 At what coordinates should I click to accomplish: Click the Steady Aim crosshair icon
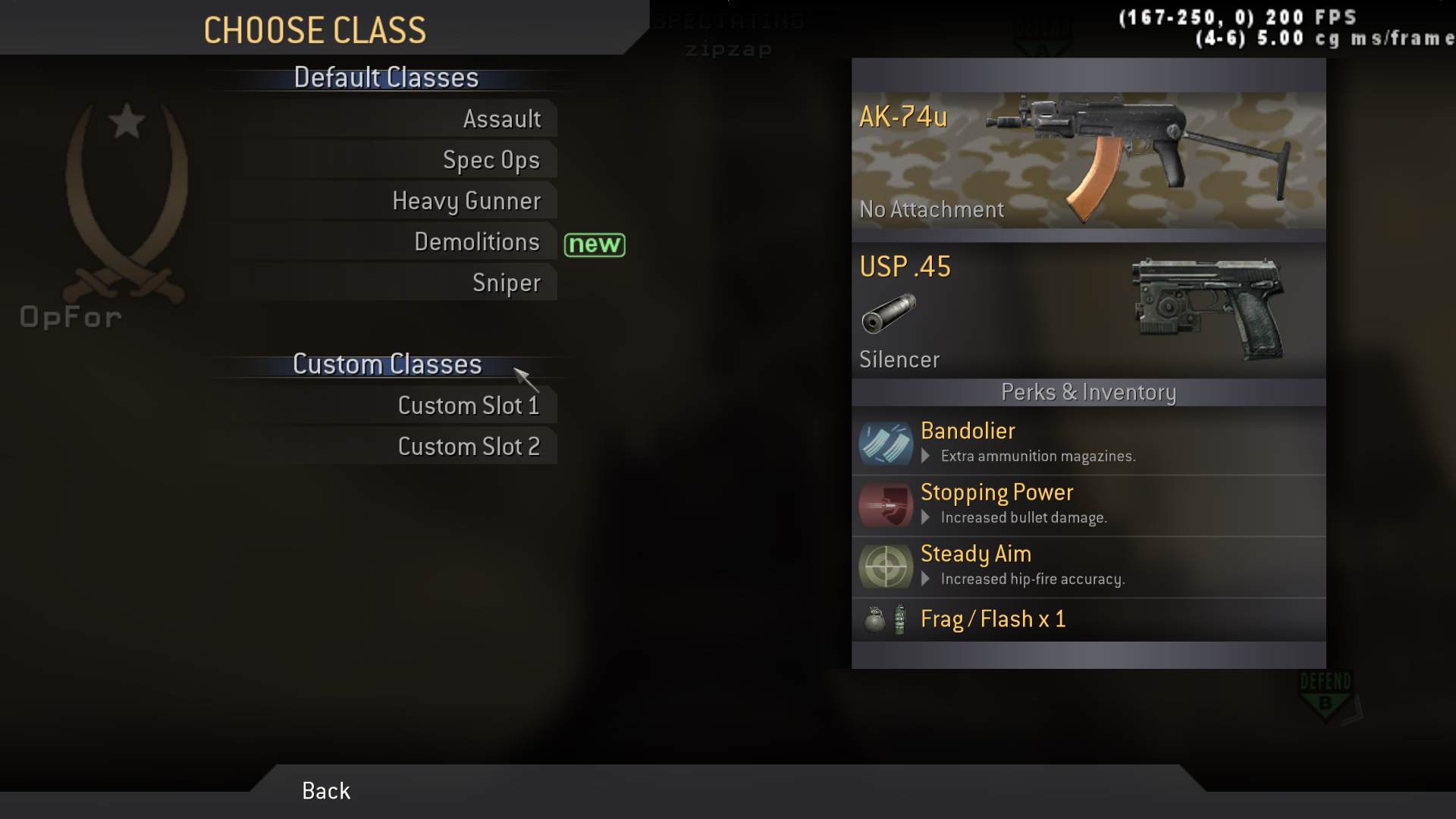pos(884,566)
